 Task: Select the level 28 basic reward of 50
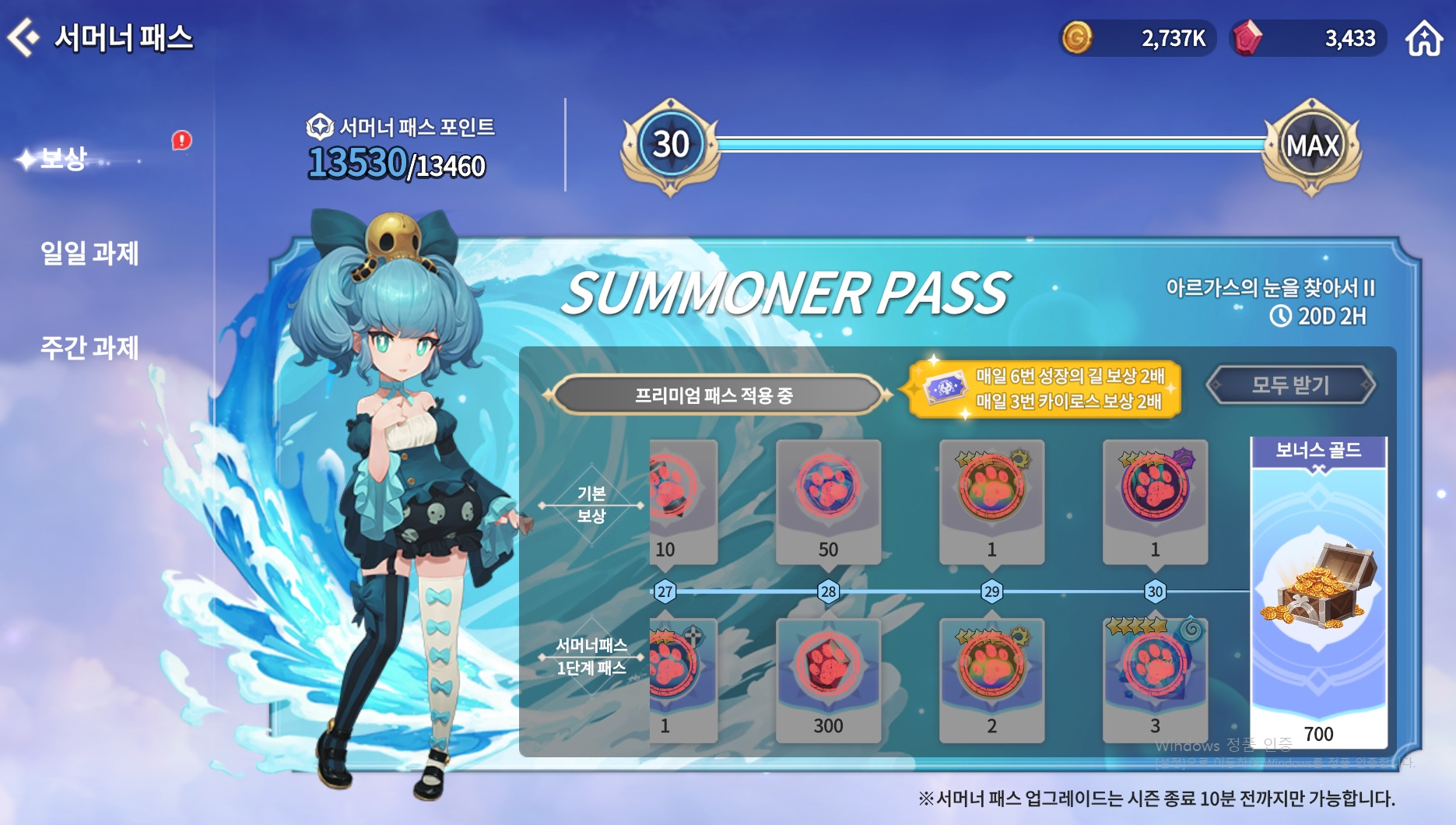(x=828, y=501)
